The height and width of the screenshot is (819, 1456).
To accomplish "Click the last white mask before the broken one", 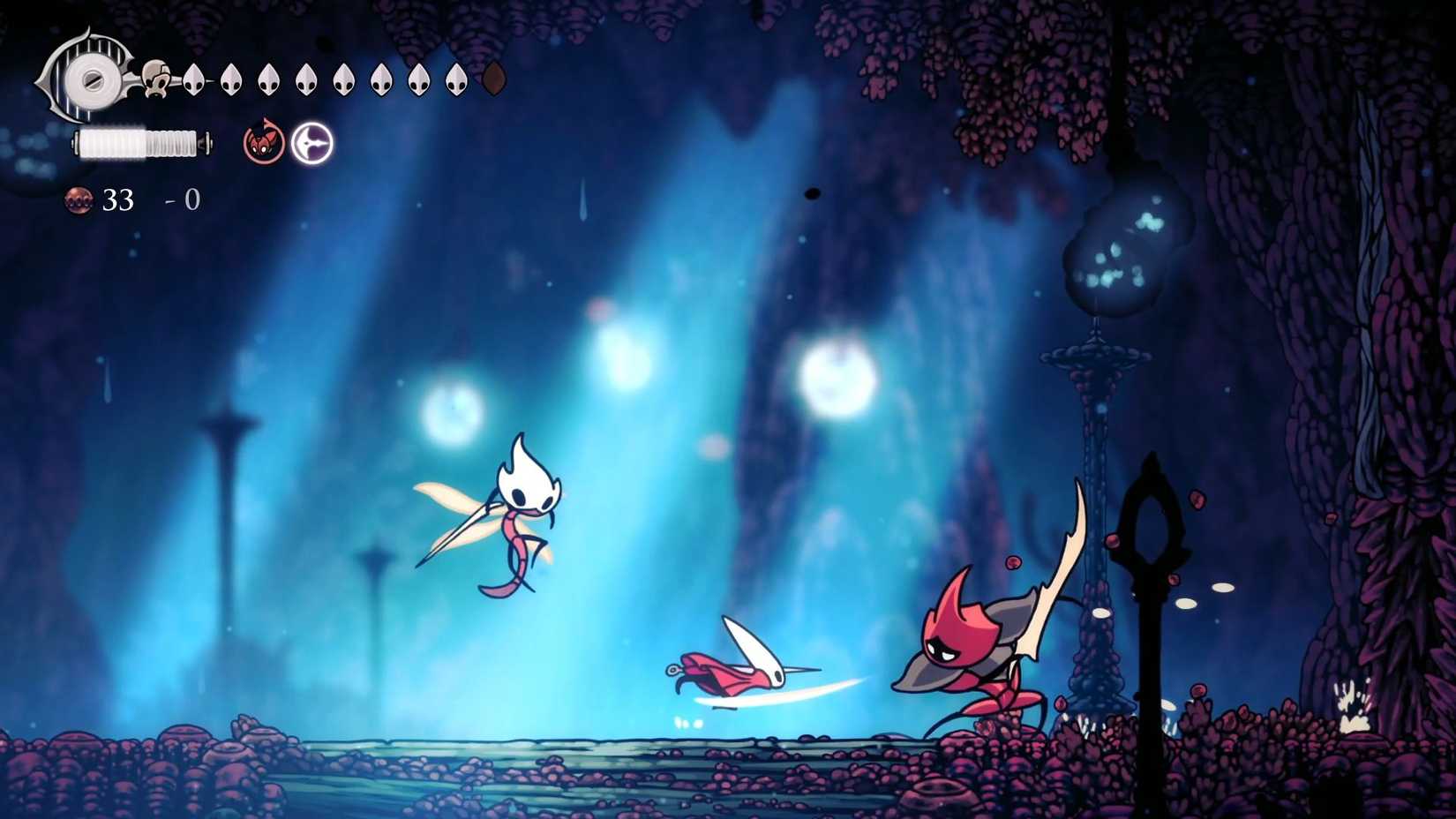I will (455, 80).
